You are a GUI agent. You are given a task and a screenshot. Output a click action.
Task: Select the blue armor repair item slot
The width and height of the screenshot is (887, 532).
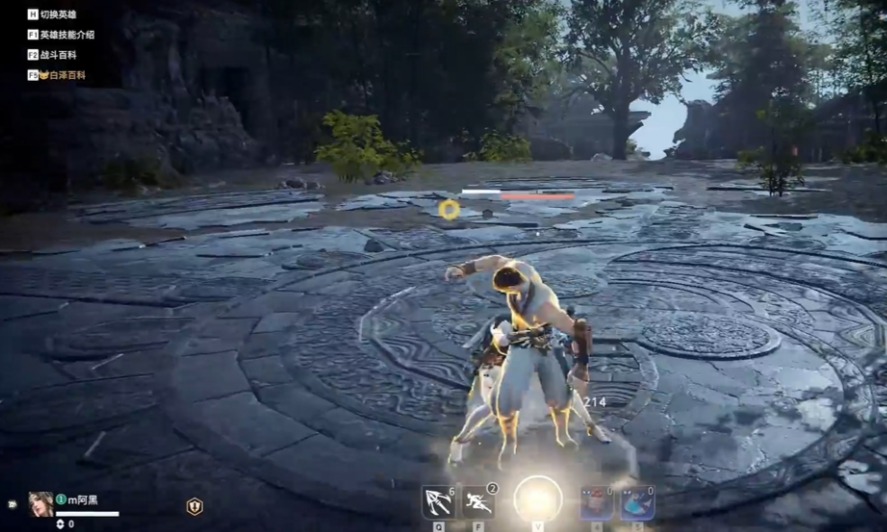pyautogui.click(x=637, y=502)
